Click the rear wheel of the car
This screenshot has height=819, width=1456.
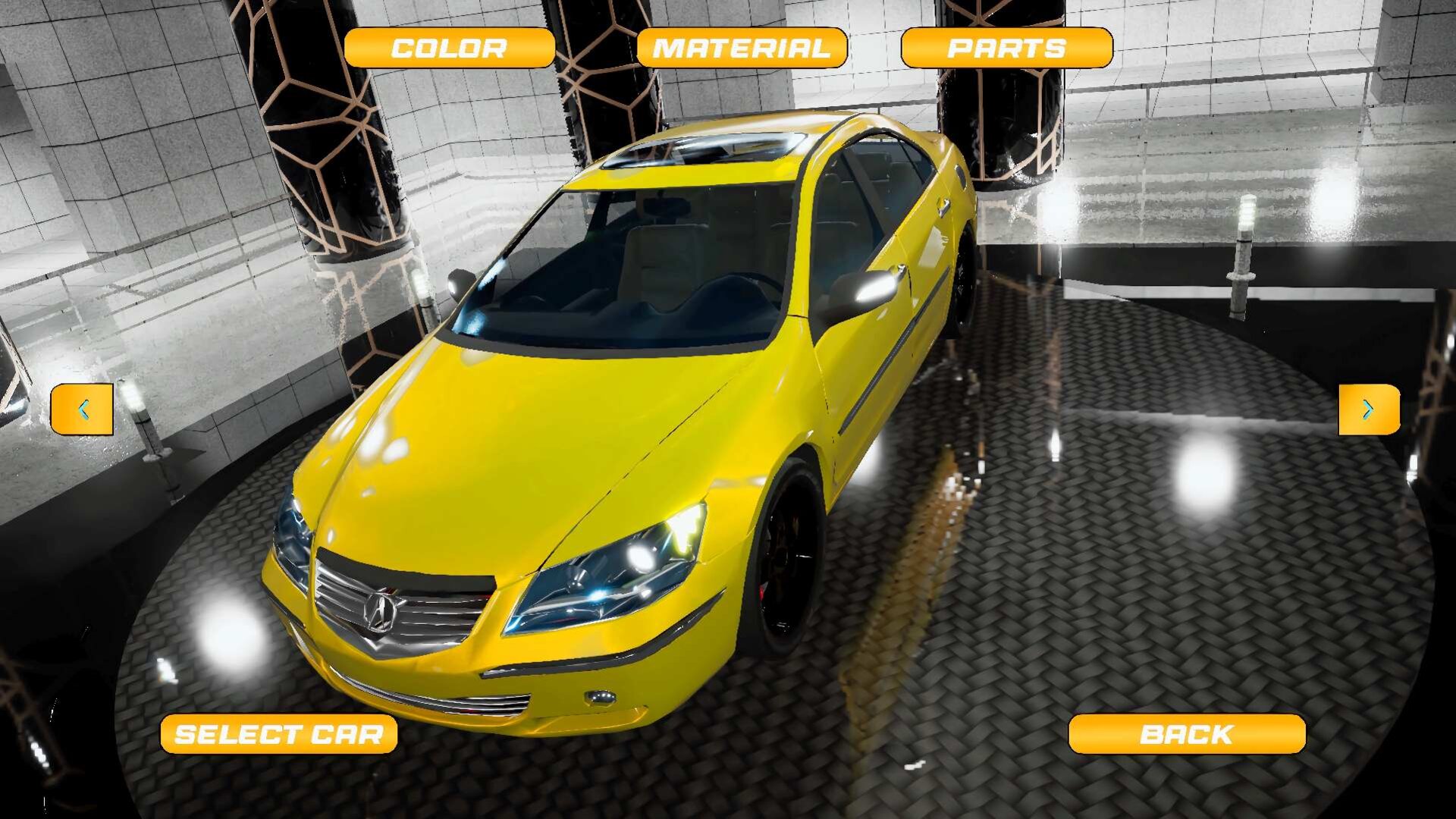[963, 273]
